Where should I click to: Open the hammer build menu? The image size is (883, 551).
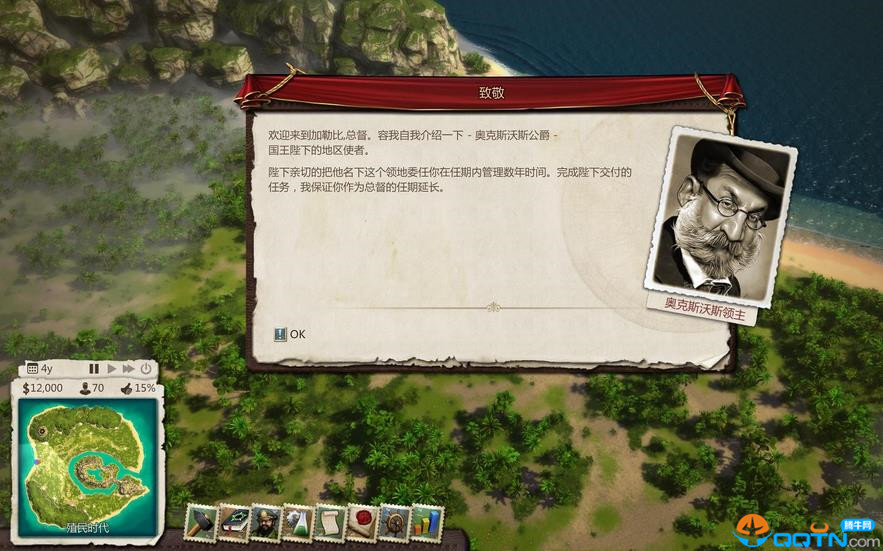pyautogui.click(x=201, y=523)
